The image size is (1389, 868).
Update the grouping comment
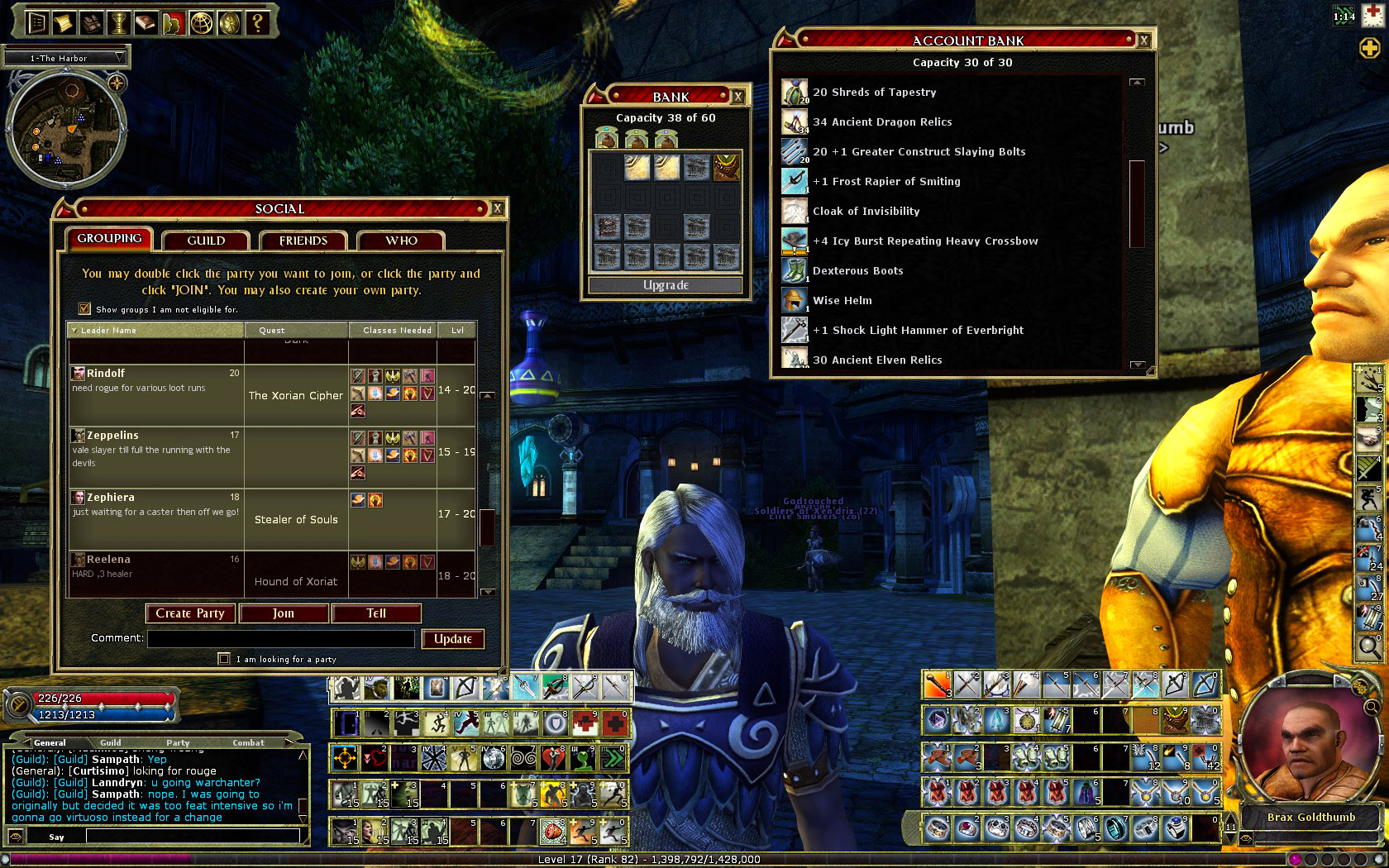coord(453,639)
